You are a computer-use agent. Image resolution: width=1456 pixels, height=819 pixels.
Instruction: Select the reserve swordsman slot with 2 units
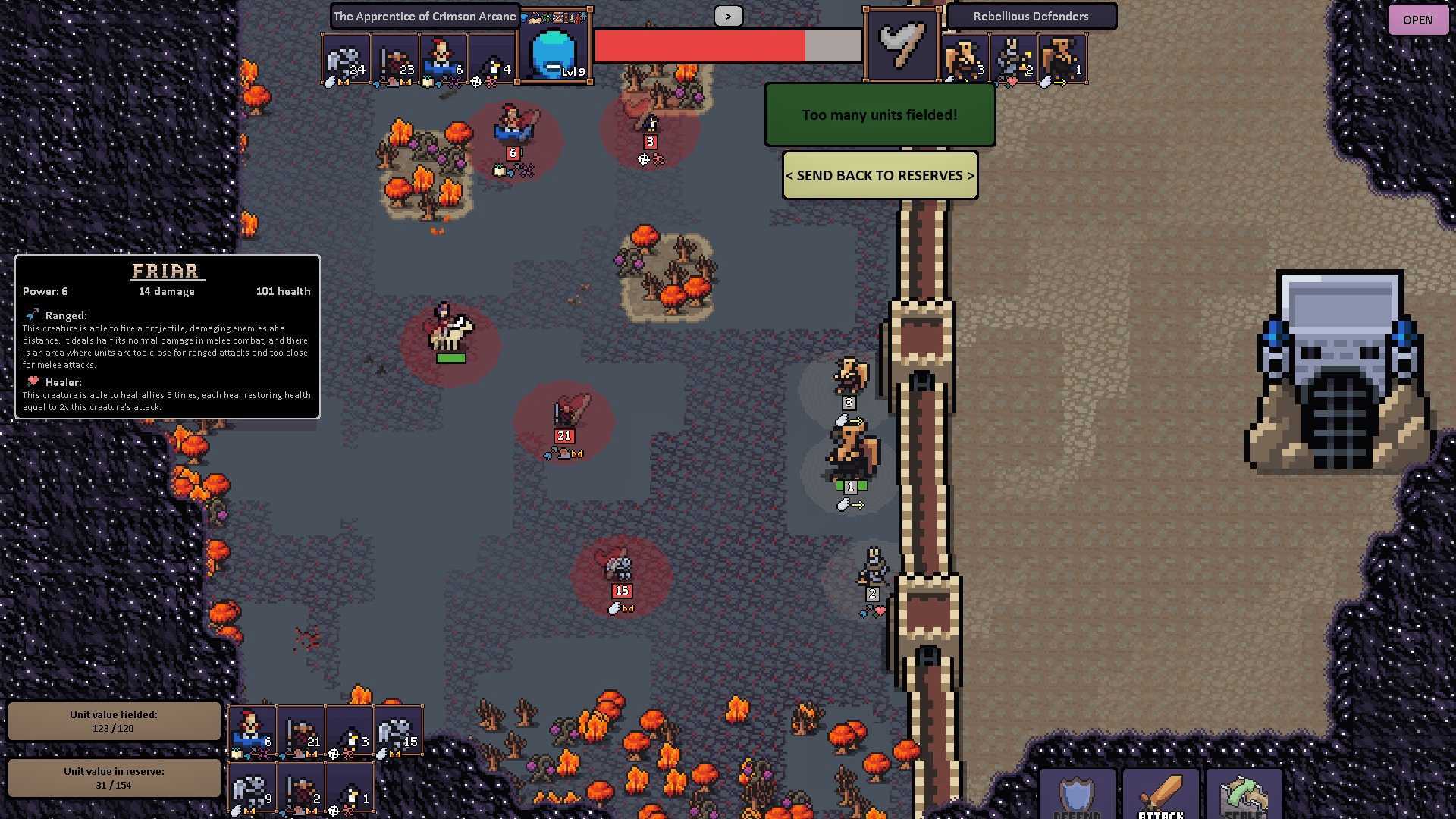tap(301, 789)
